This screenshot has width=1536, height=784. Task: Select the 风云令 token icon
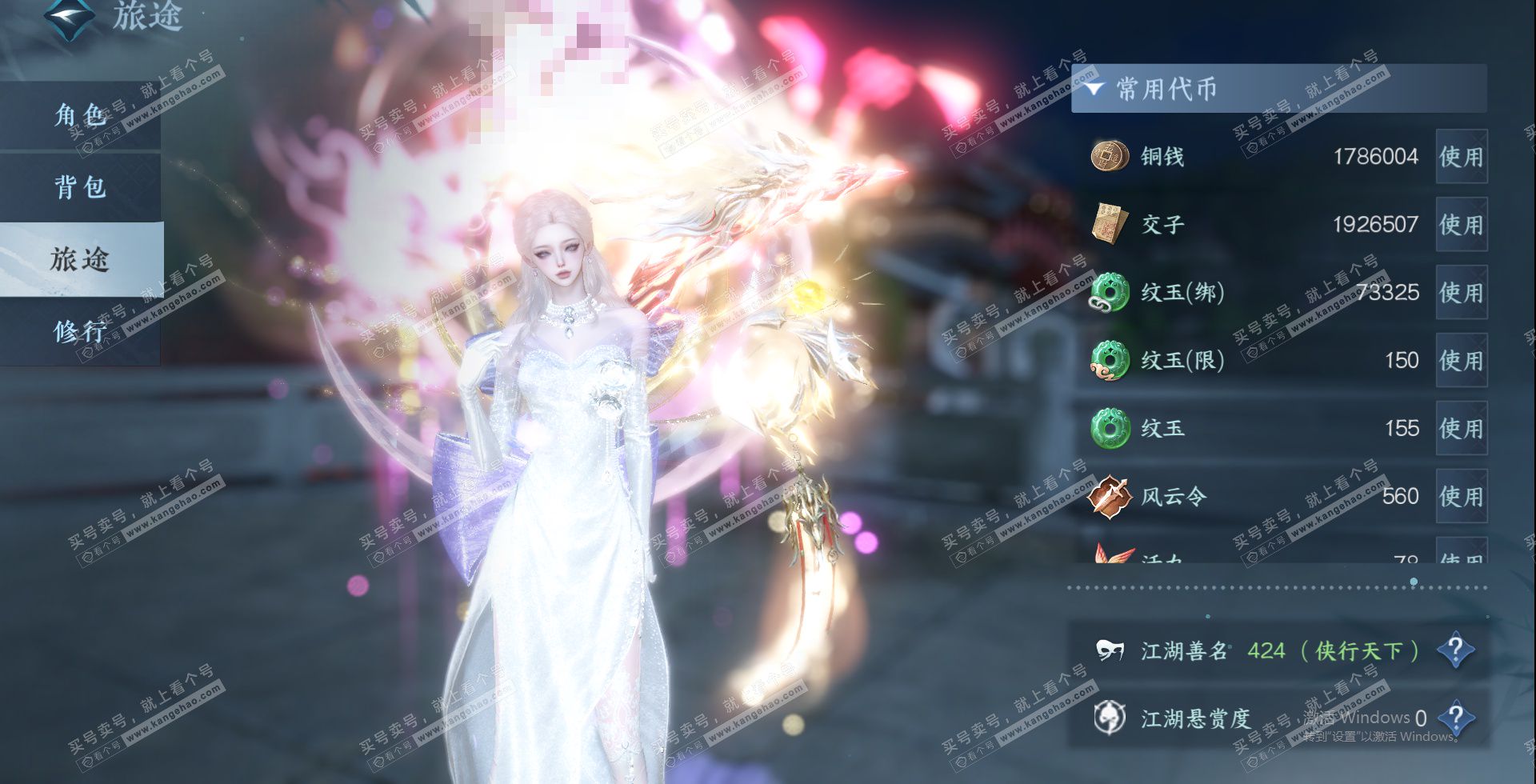tap(1110, 497)
